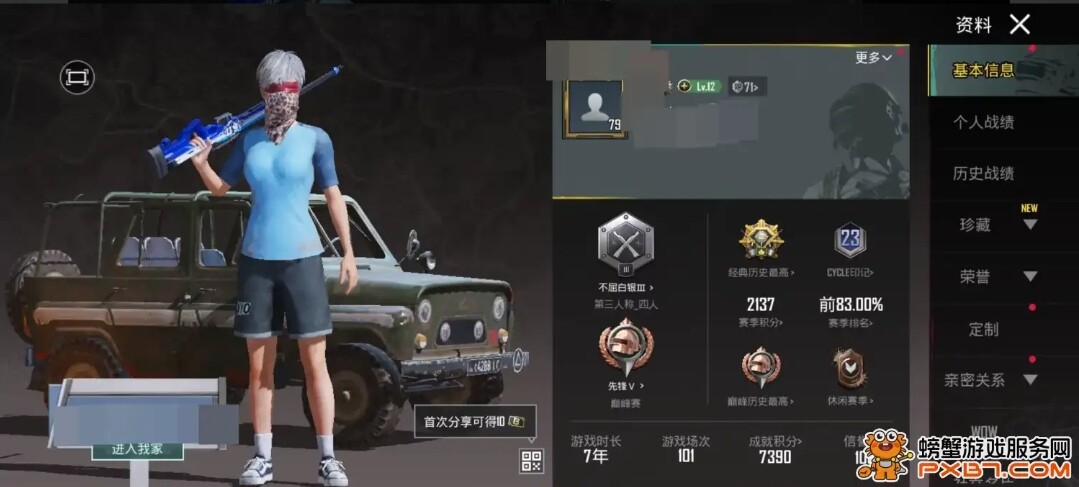Open the 更多 dropdown

point(873,58)
